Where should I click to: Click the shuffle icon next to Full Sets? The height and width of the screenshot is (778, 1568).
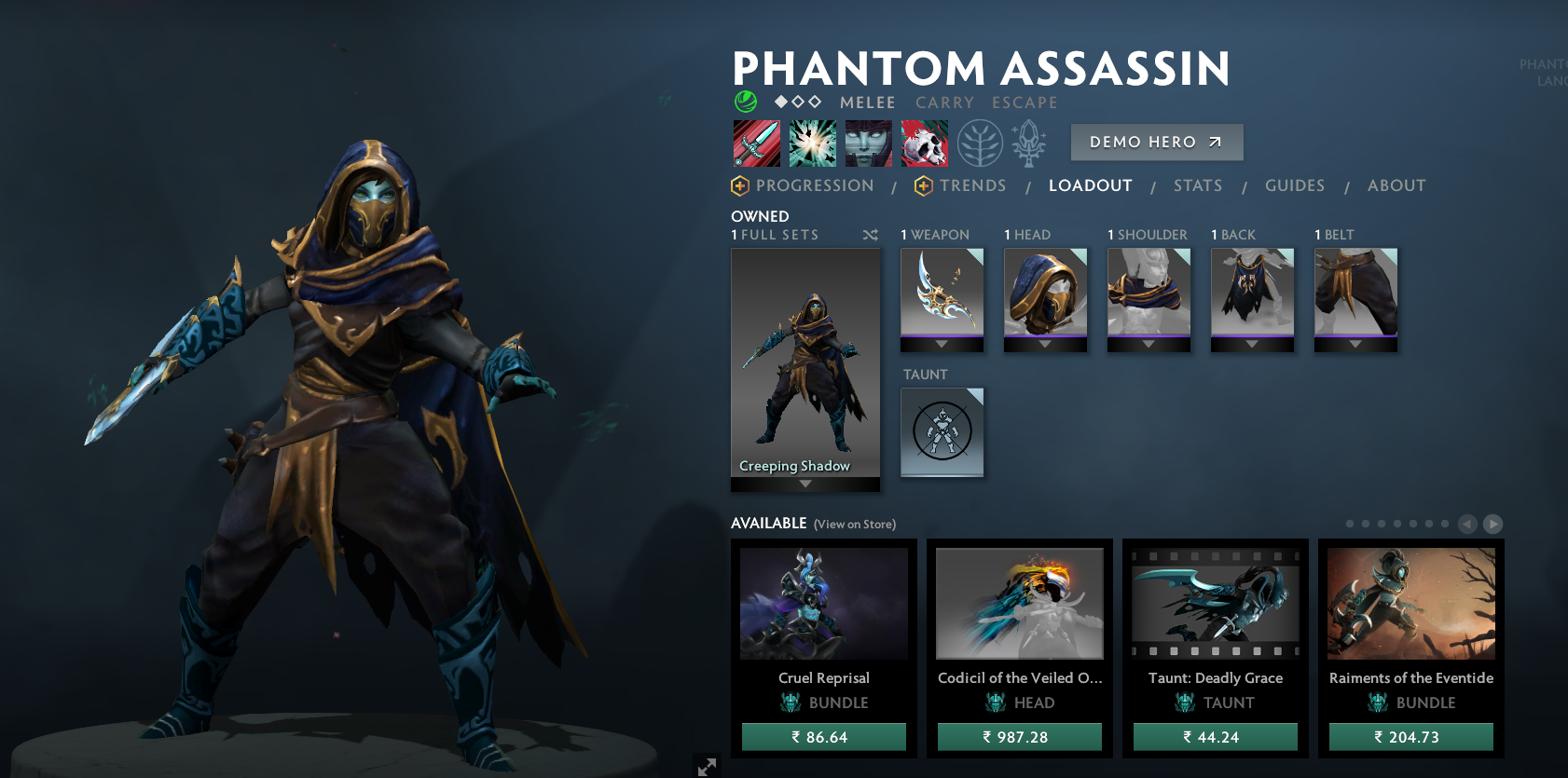tap(871, 235)
